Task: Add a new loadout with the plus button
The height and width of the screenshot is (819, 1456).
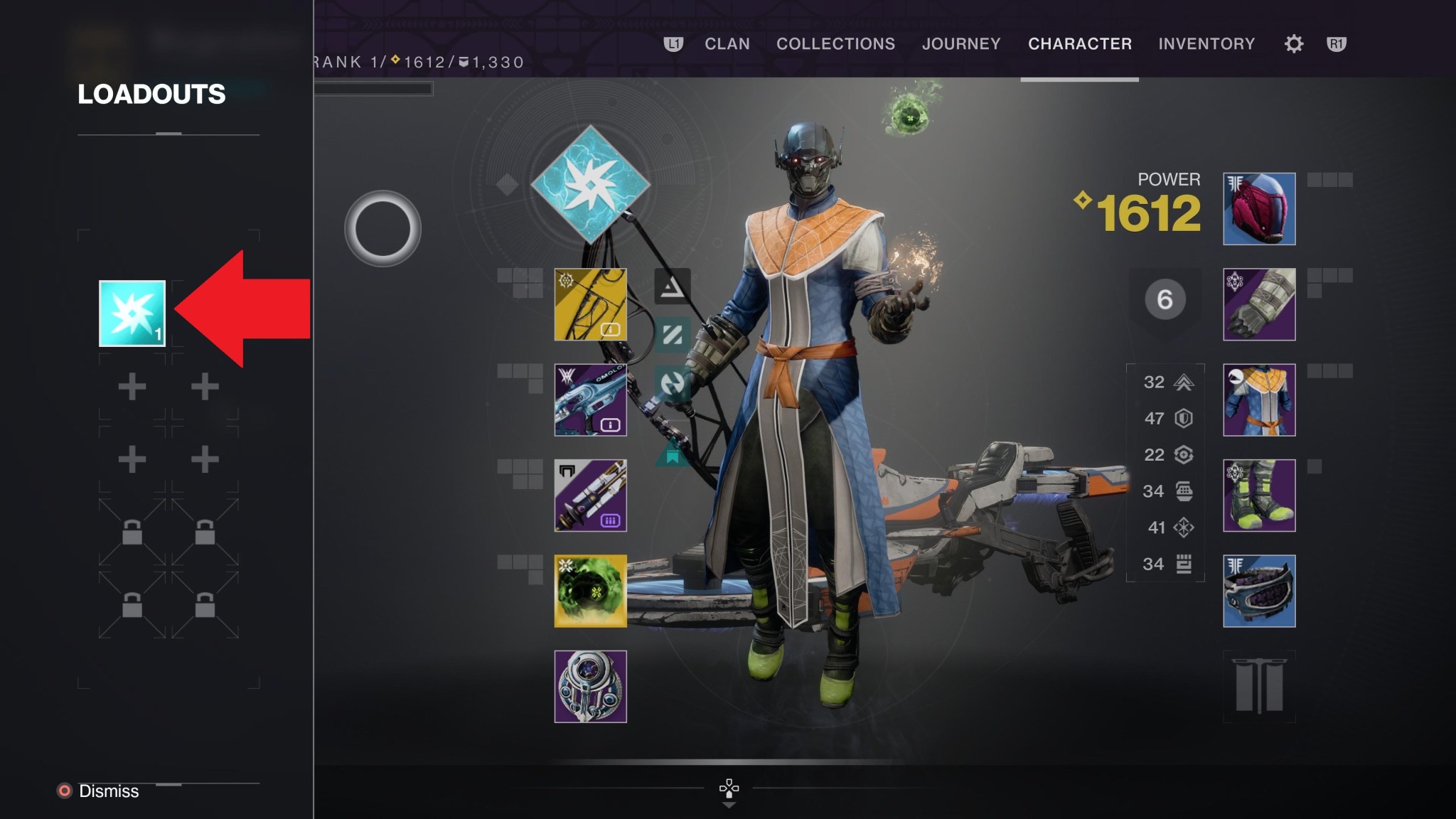Action: coord(132,387)
